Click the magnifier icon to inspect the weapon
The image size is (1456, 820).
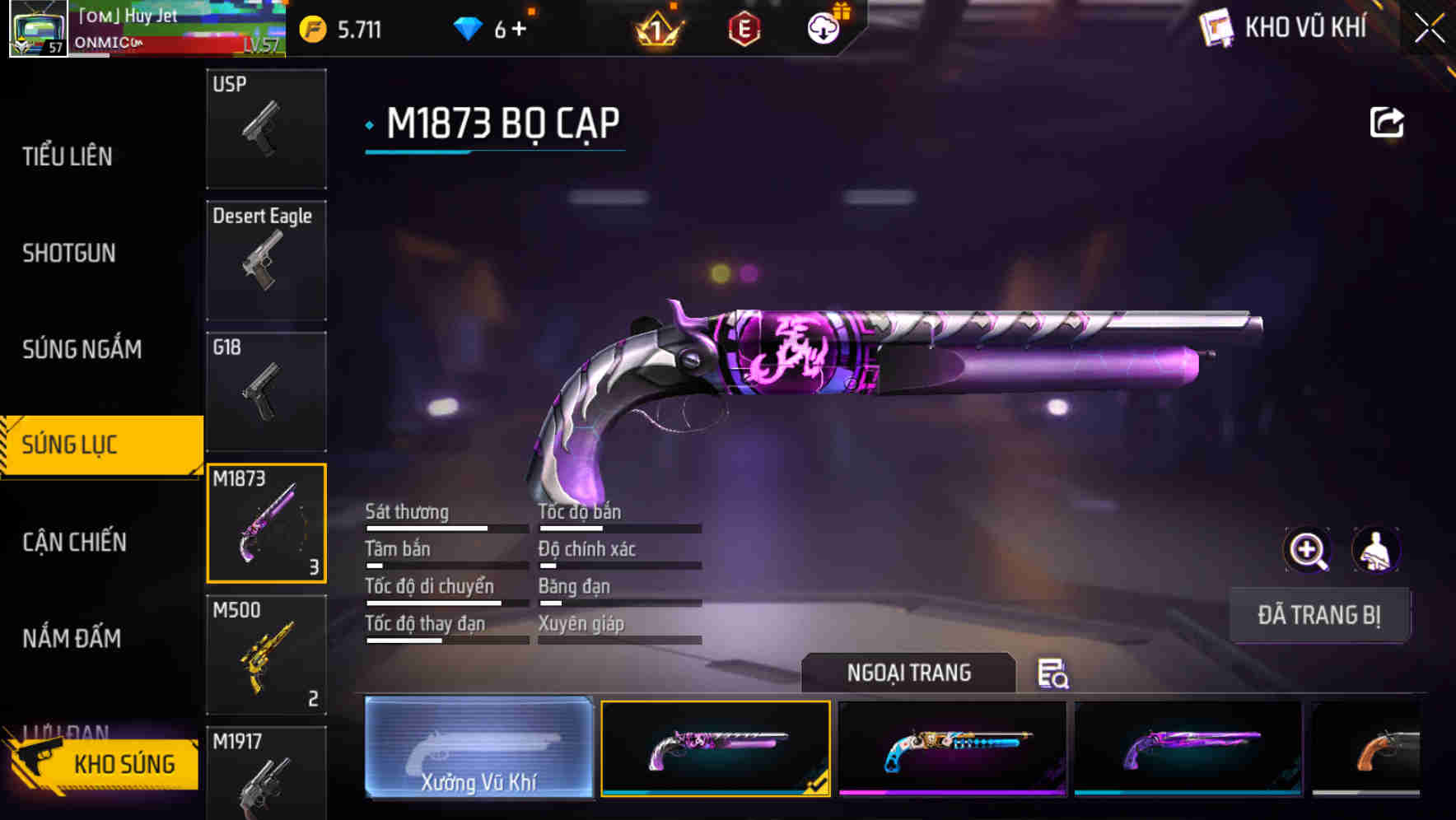tap(1308, 550)
